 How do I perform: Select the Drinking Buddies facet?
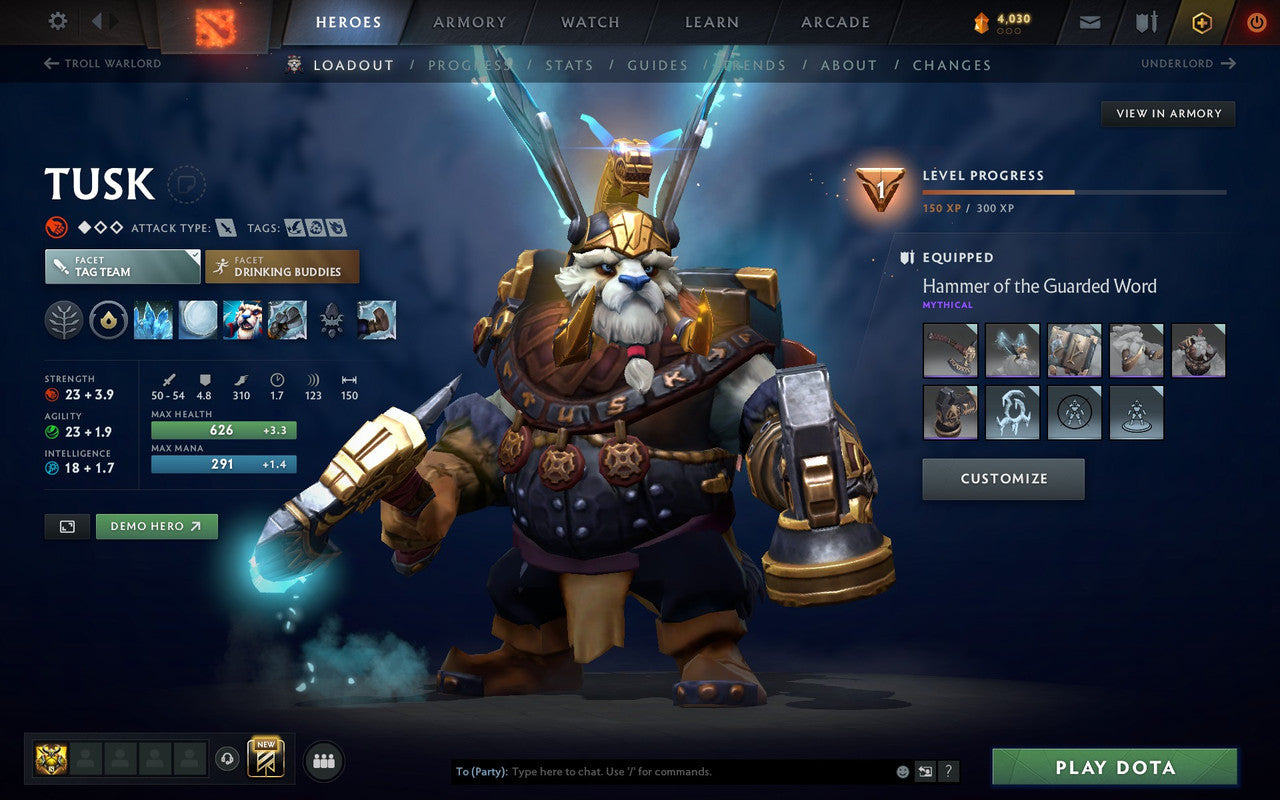(x=282, y=267)
